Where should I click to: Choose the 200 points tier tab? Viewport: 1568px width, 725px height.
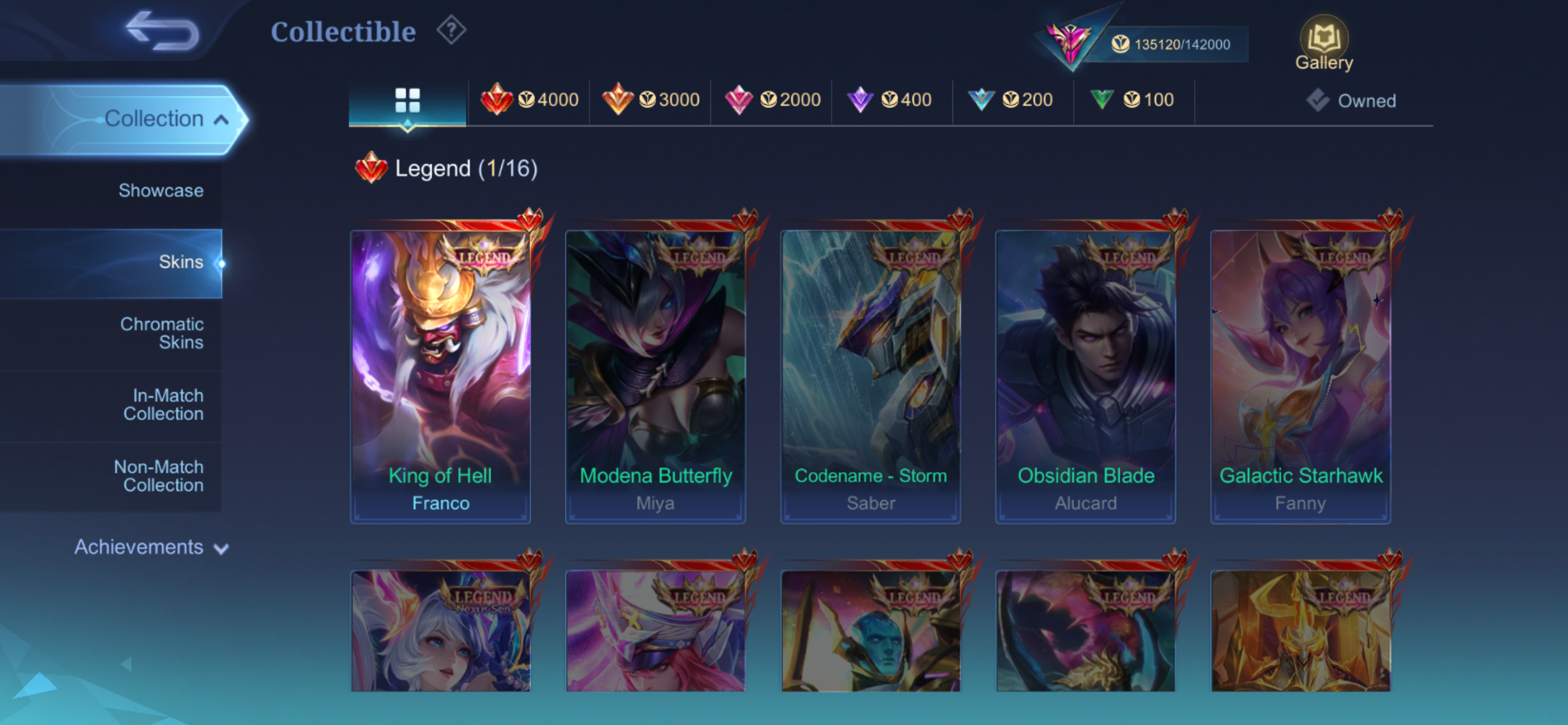1014,100
